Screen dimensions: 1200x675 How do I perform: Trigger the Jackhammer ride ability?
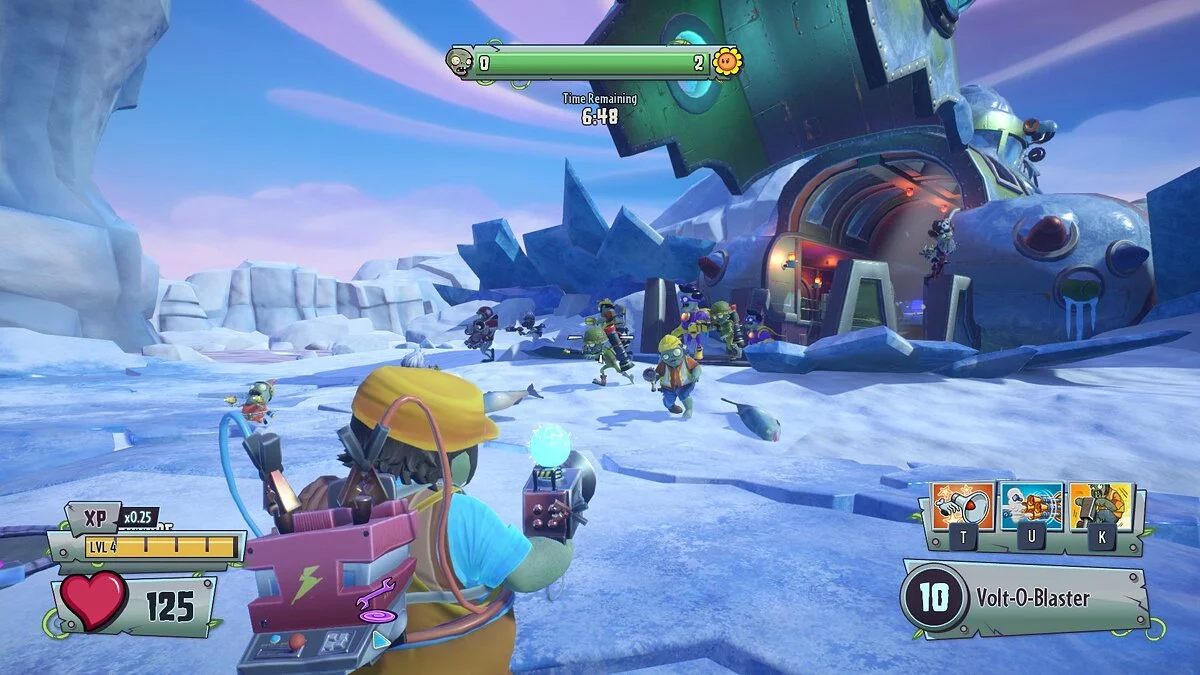1100,506
